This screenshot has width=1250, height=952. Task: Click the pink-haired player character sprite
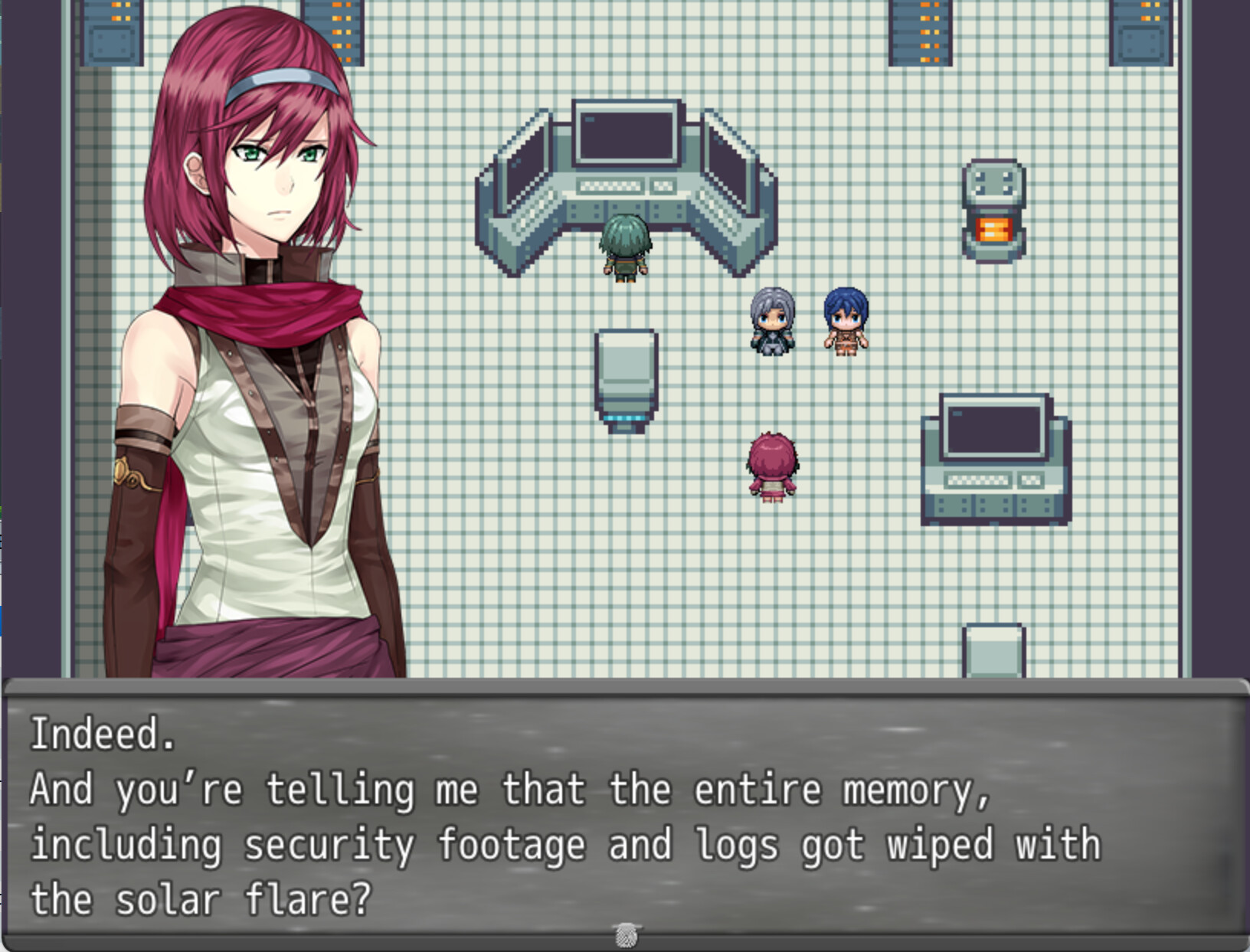774,467
